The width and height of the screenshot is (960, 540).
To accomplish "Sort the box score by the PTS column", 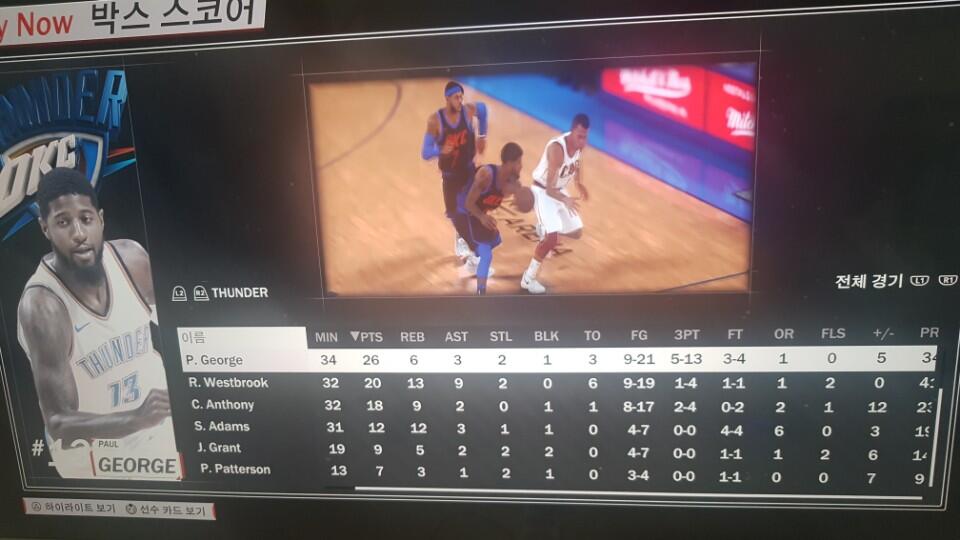I will [x=366, y=337].
